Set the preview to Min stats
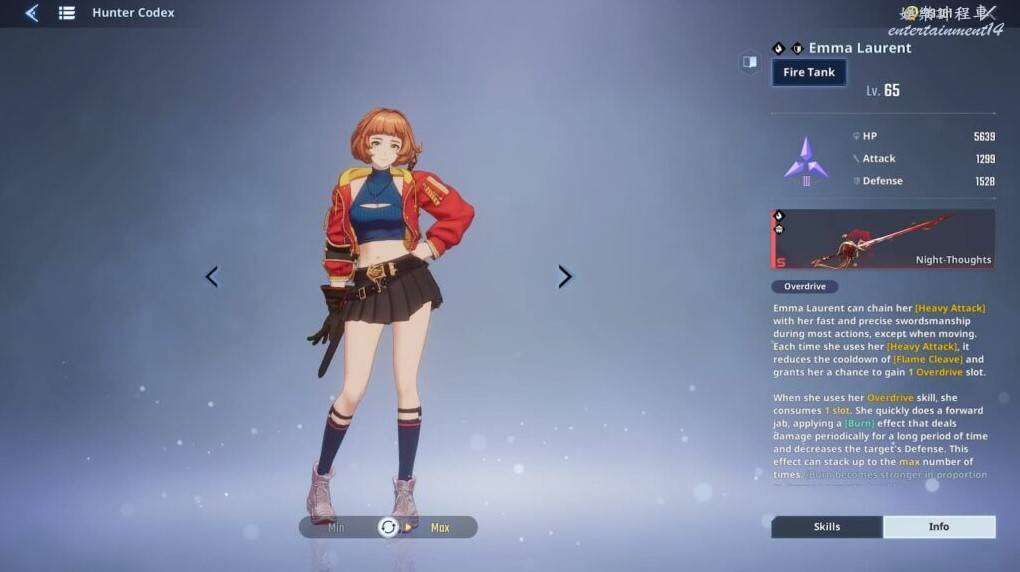The width and height of the screenshot is (1020, 572). tap(337, 527)
